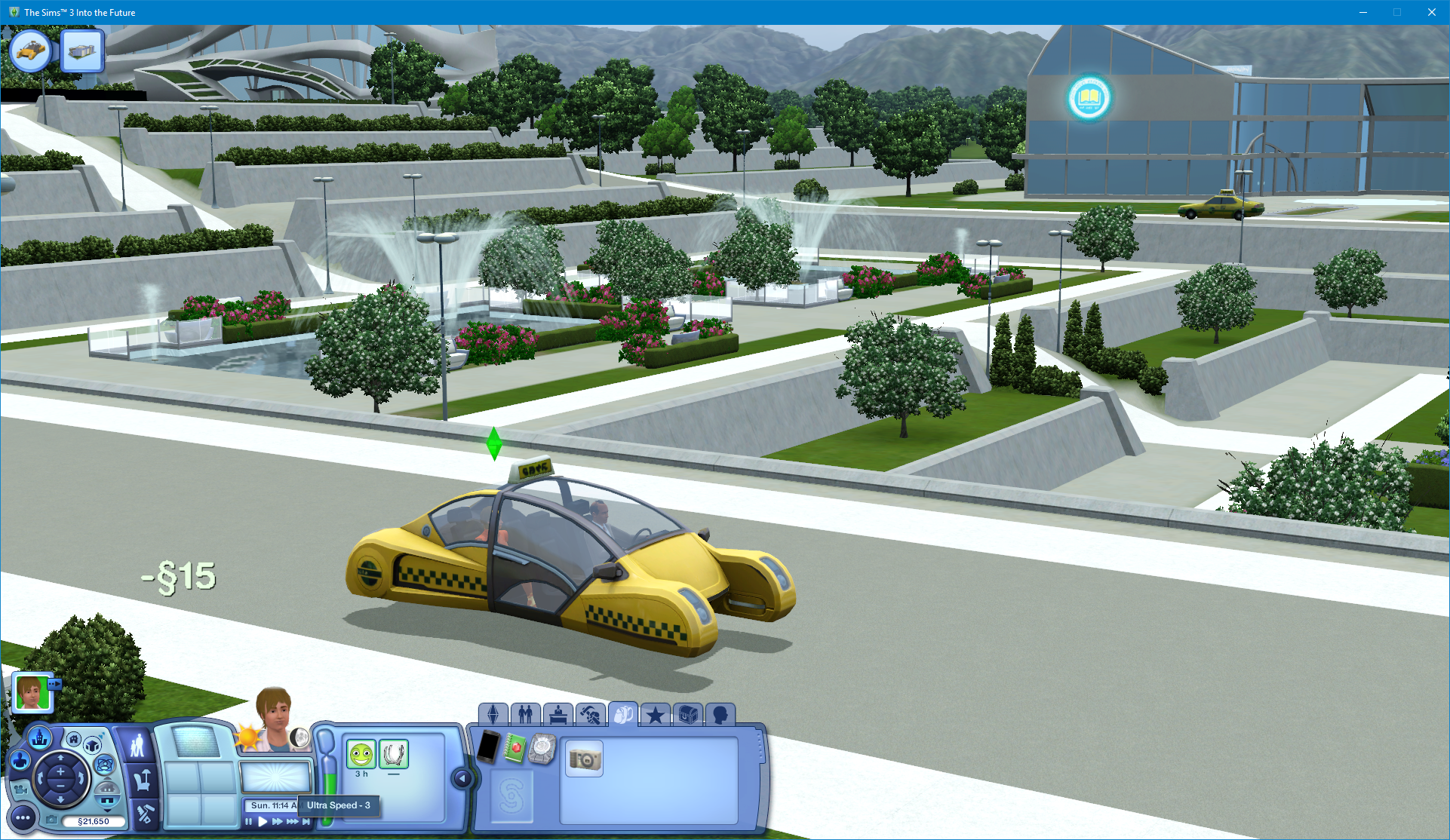The width and height of the screenshot is (1450, 840).
Task: Enable Ultra Speed with the fastest playback button
Action: [292, 822]
